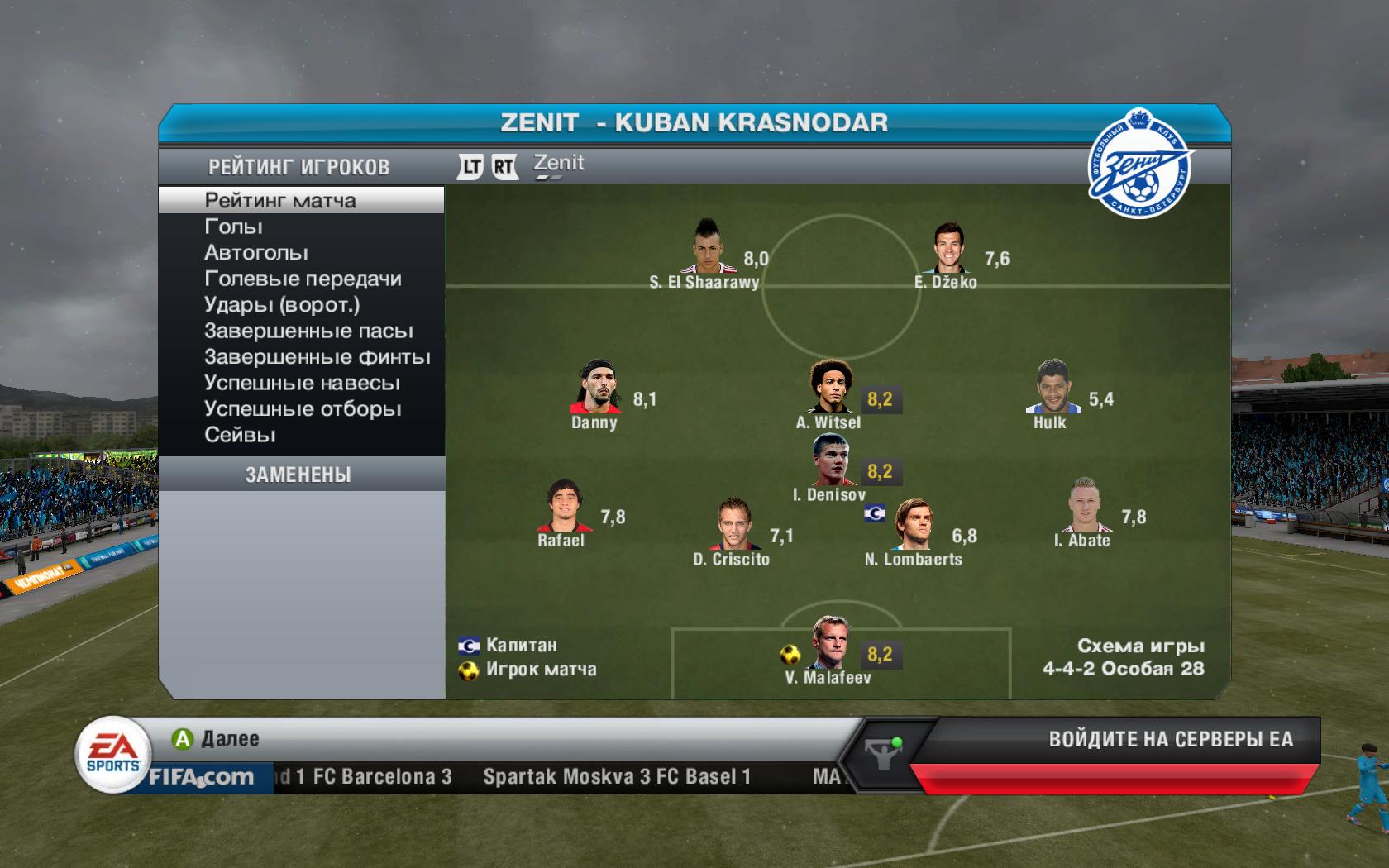Select Успешные отборы entry

(303, 409)
